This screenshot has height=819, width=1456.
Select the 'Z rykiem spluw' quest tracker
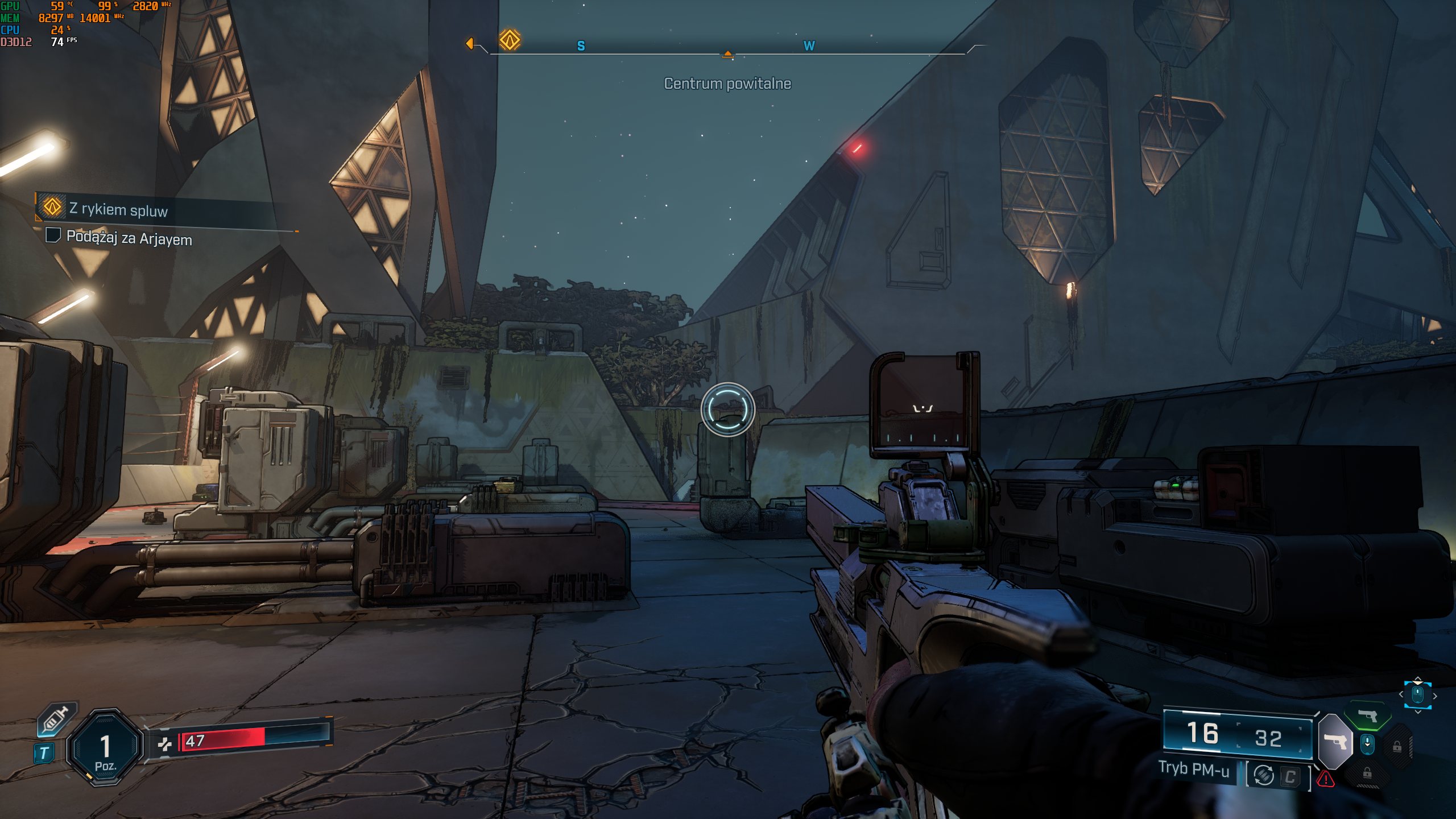[x=118, y=210]
